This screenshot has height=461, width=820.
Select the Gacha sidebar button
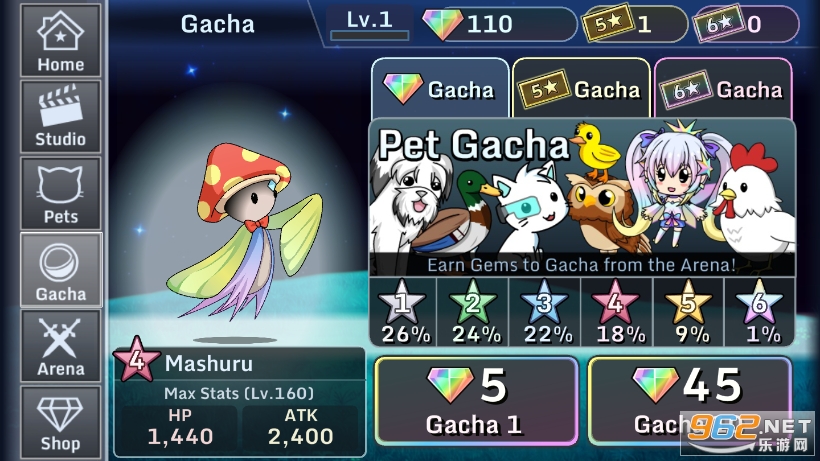[61, 270]
